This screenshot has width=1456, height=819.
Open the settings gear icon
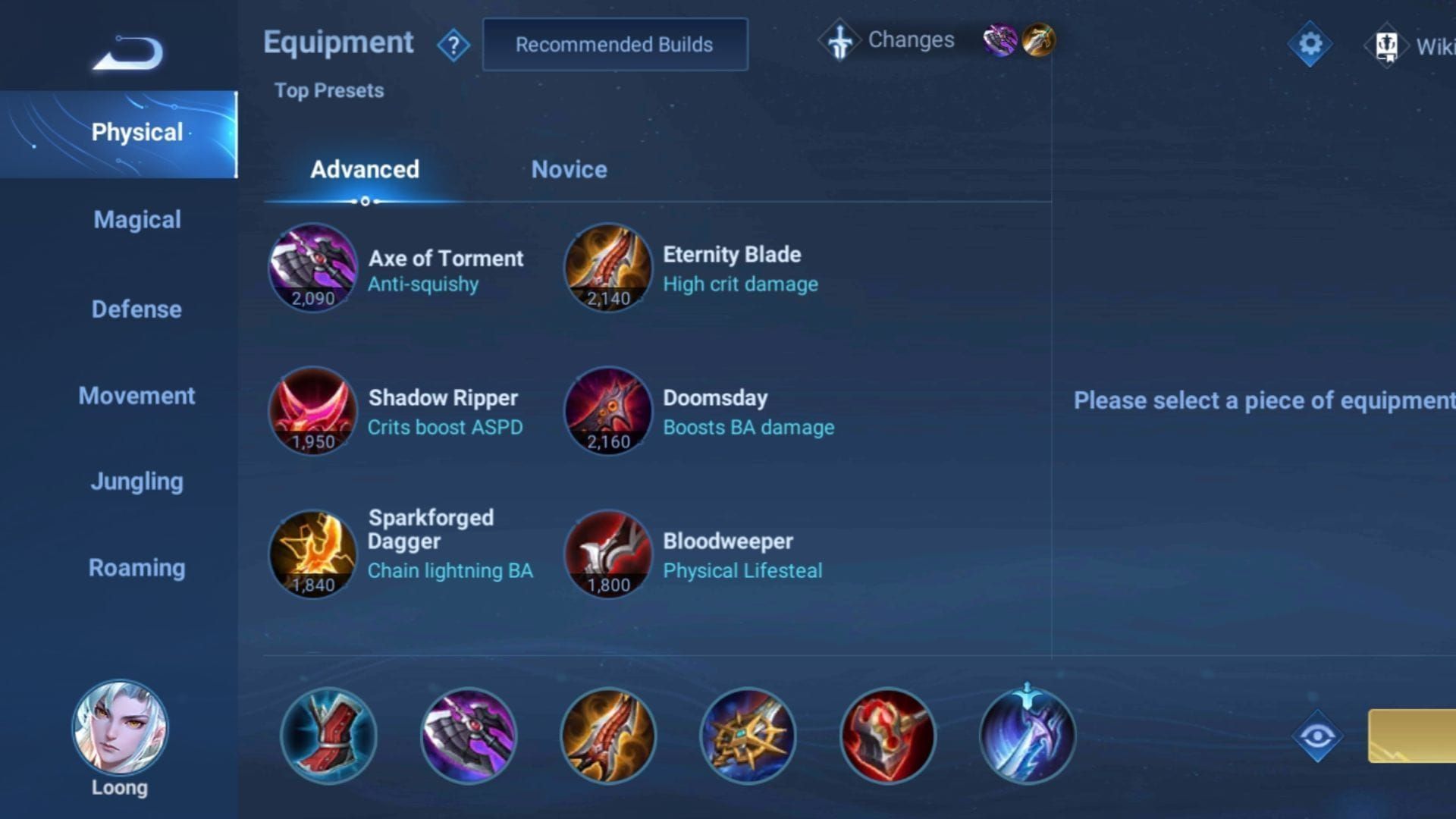pos(1309,43)
